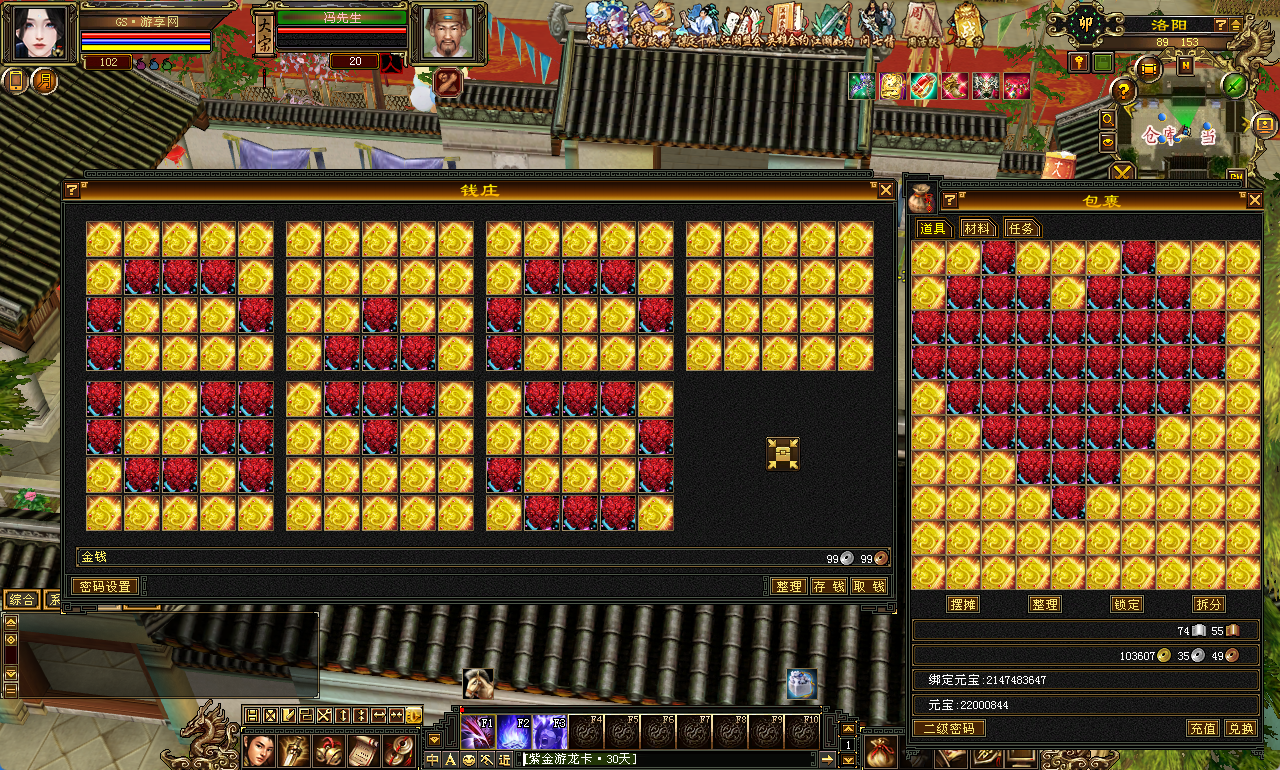Click the 取钱 withdraw money button
The height and width of the screenshot is (770, 1280).
coord(868,586)
